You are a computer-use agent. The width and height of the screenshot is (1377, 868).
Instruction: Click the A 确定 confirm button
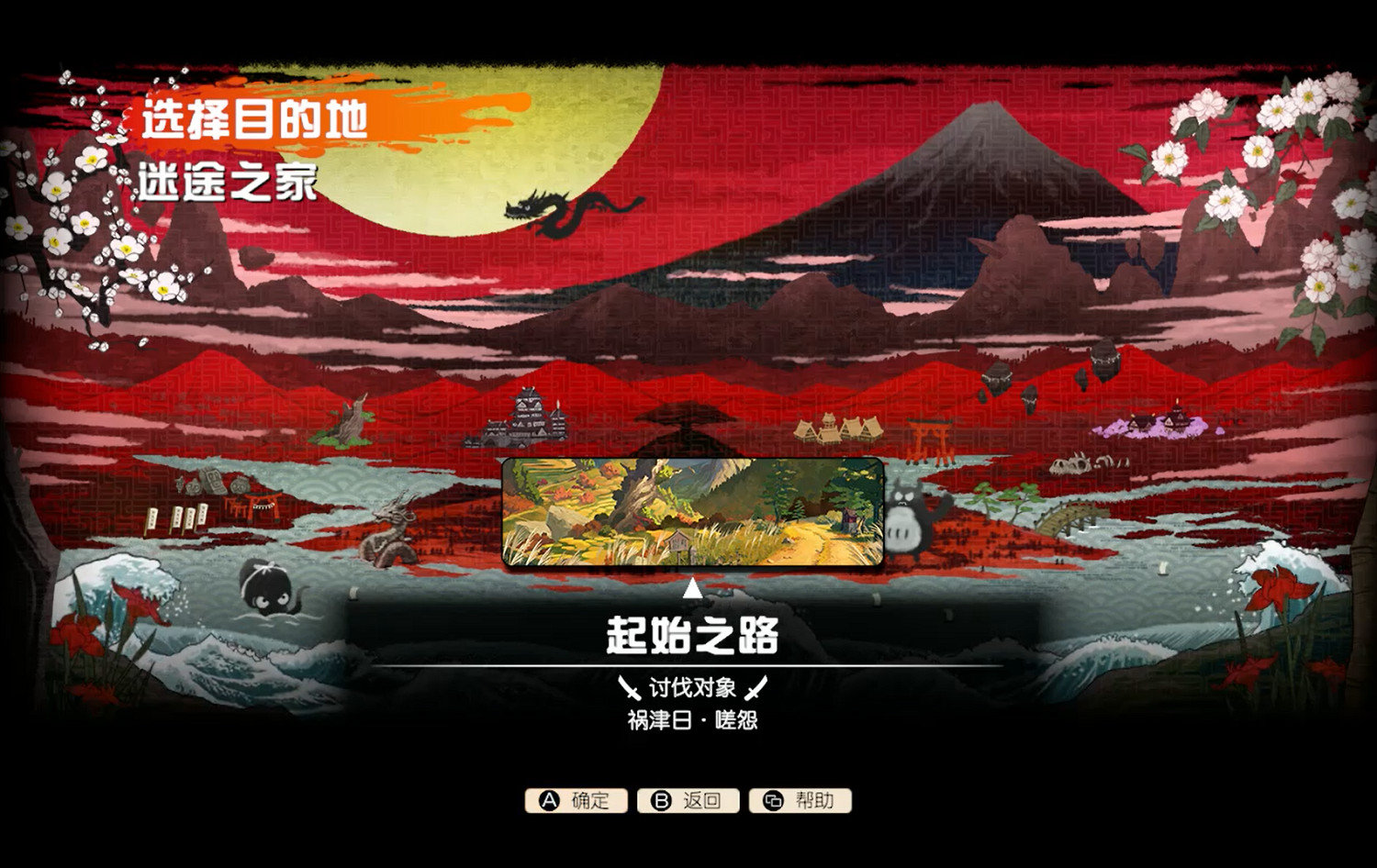click(578, 800)
